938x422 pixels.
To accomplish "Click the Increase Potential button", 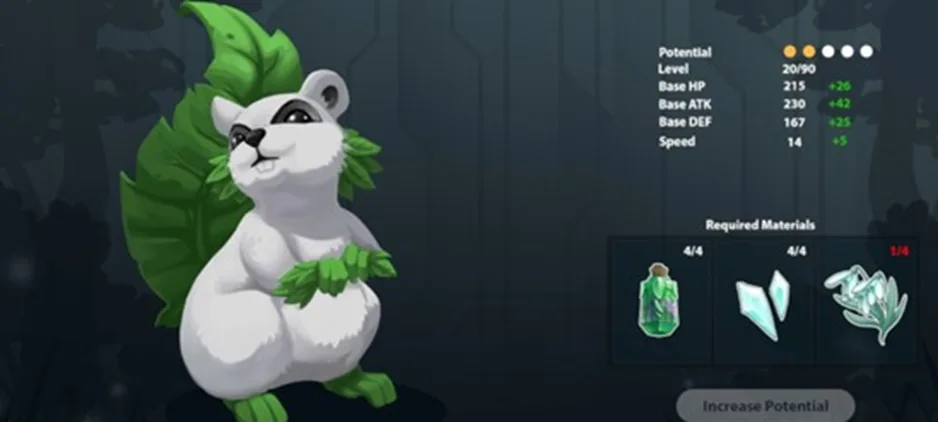I will [x=765, y=406].
